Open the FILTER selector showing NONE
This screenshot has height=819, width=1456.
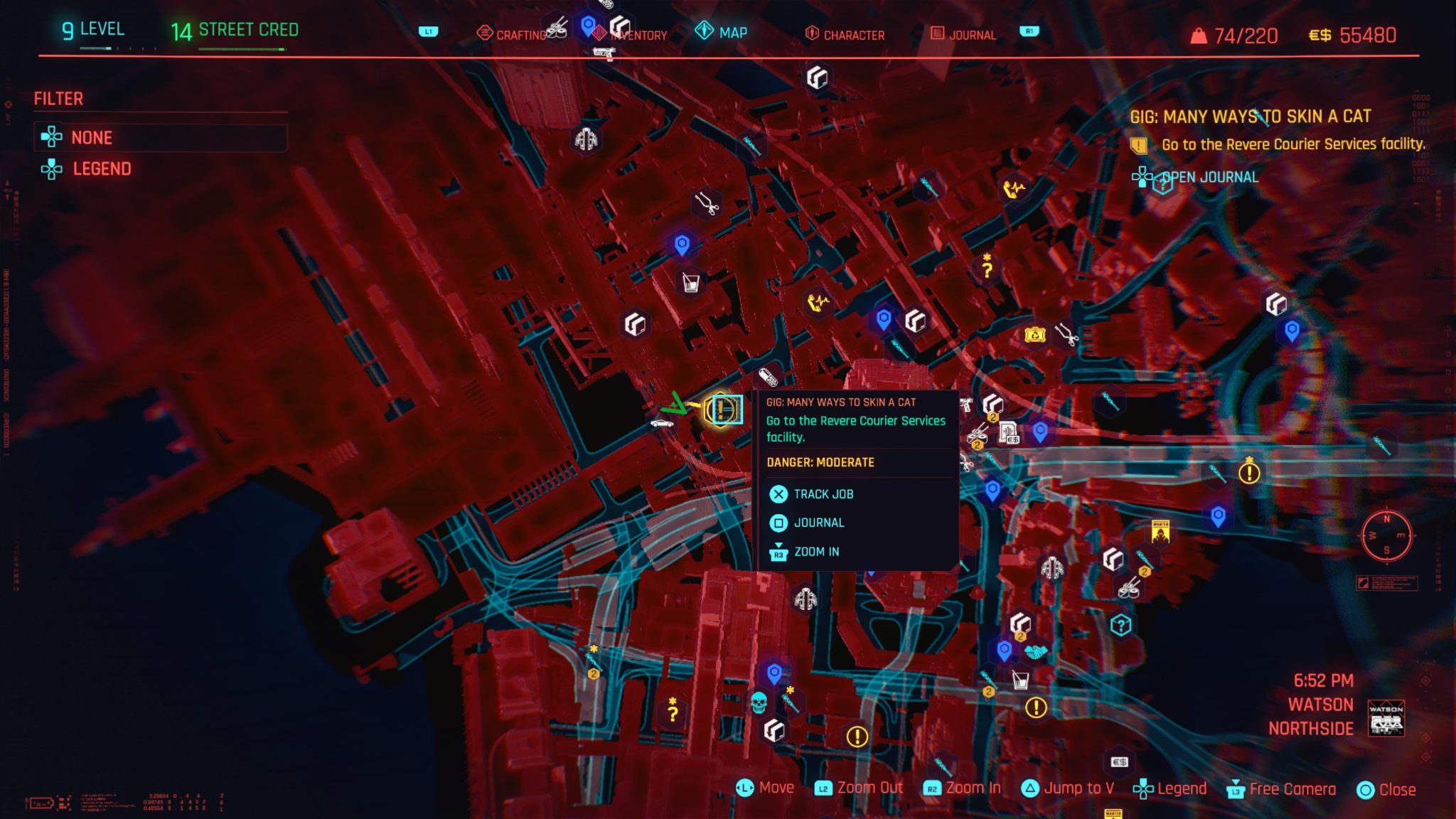pyautogui.click(x=160, y=137)
